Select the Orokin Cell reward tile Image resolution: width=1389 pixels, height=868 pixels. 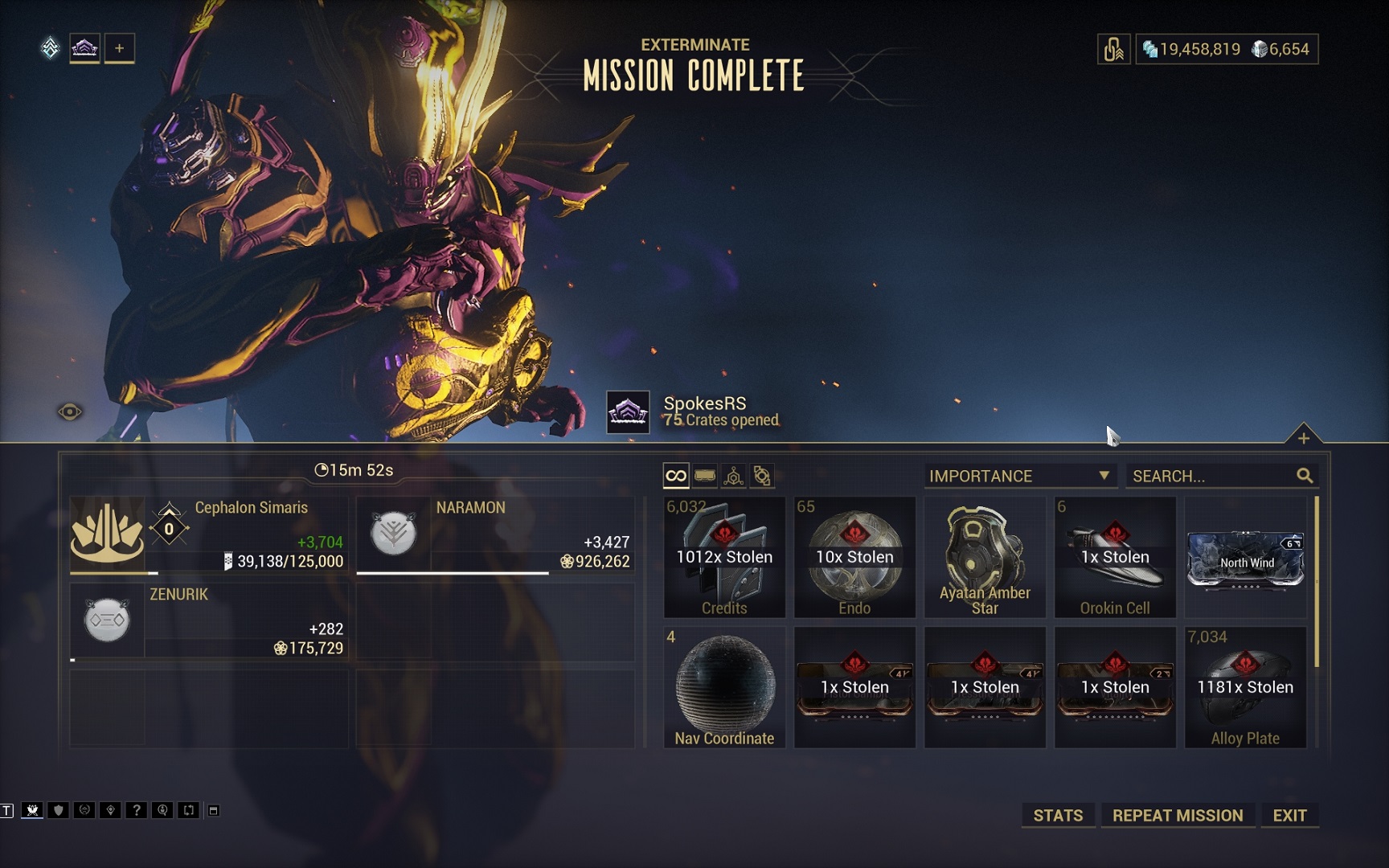tap(1115, 557)
